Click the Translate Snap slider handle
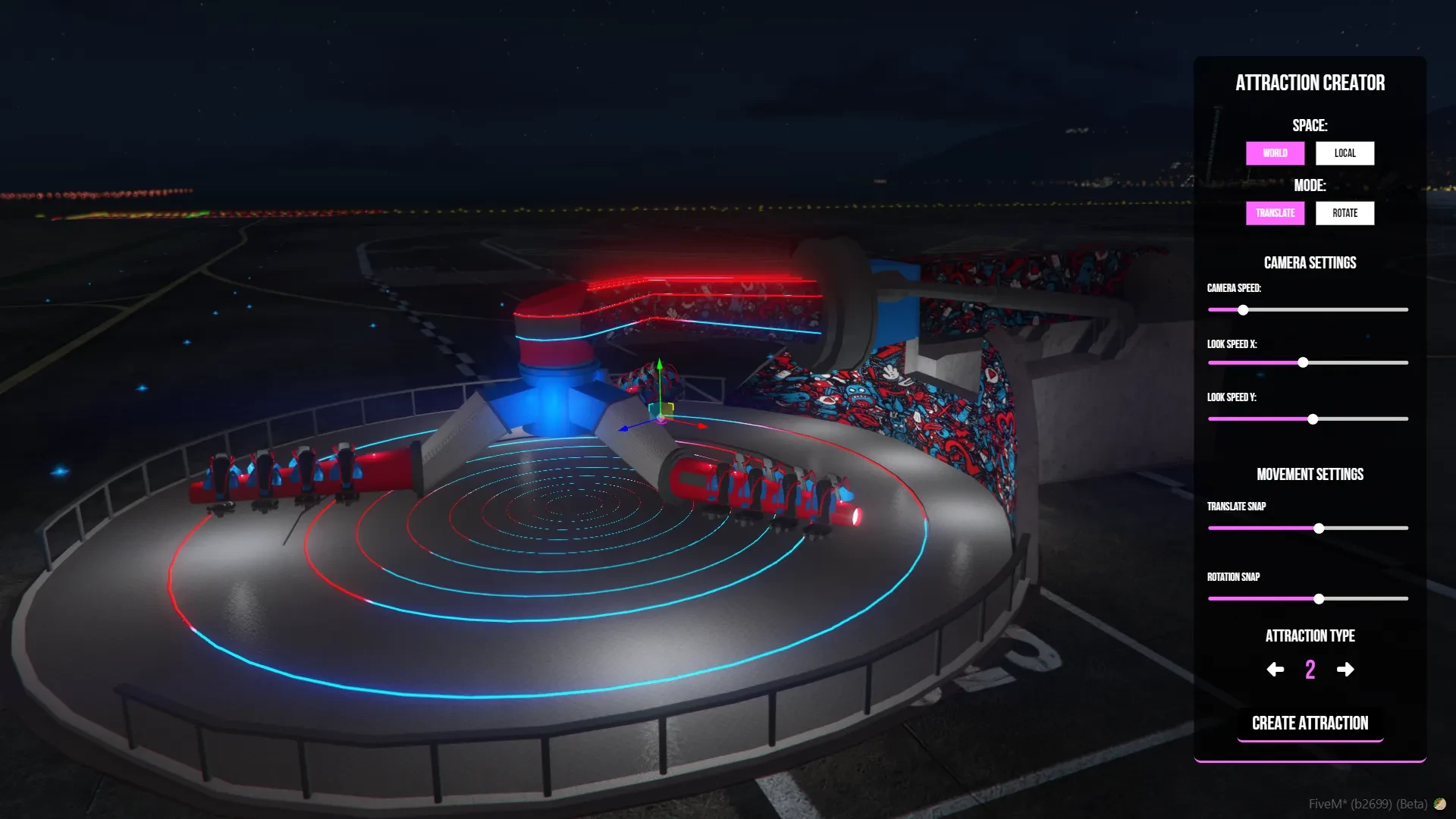1456x819 pixels. (x=1319, y=528)
